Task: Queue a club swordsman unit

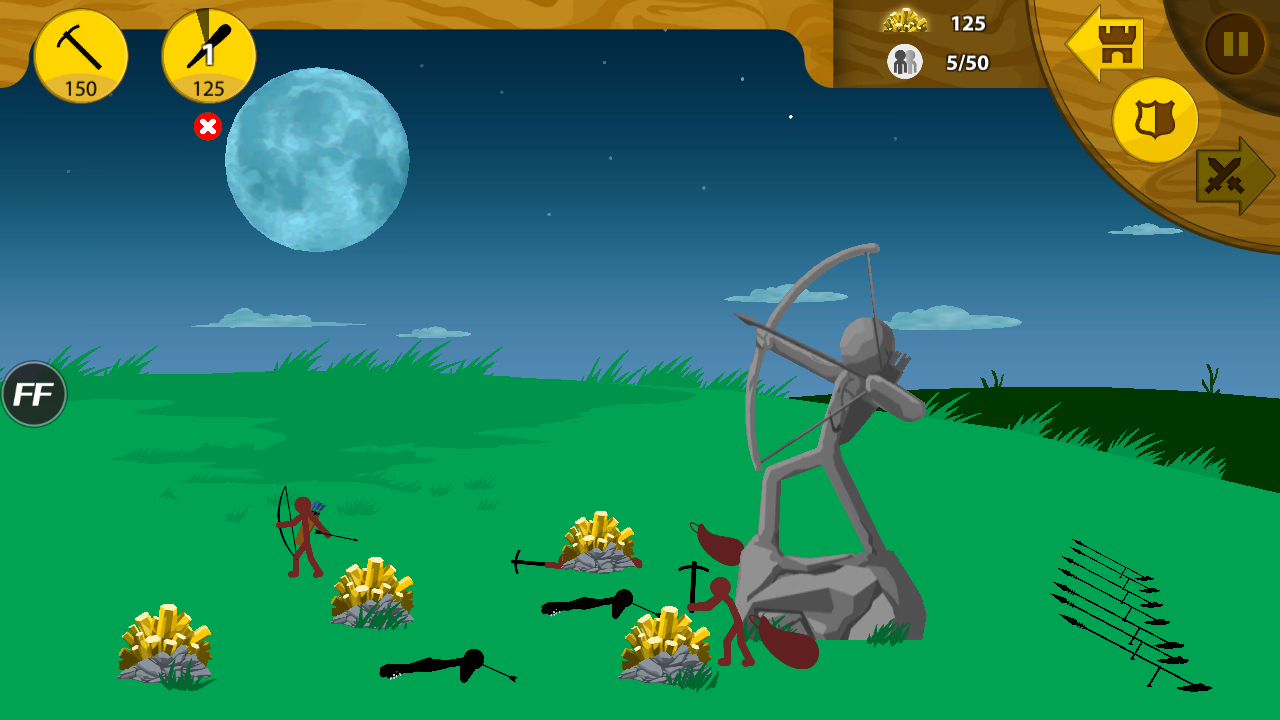Action: click(x=209, y=56)
